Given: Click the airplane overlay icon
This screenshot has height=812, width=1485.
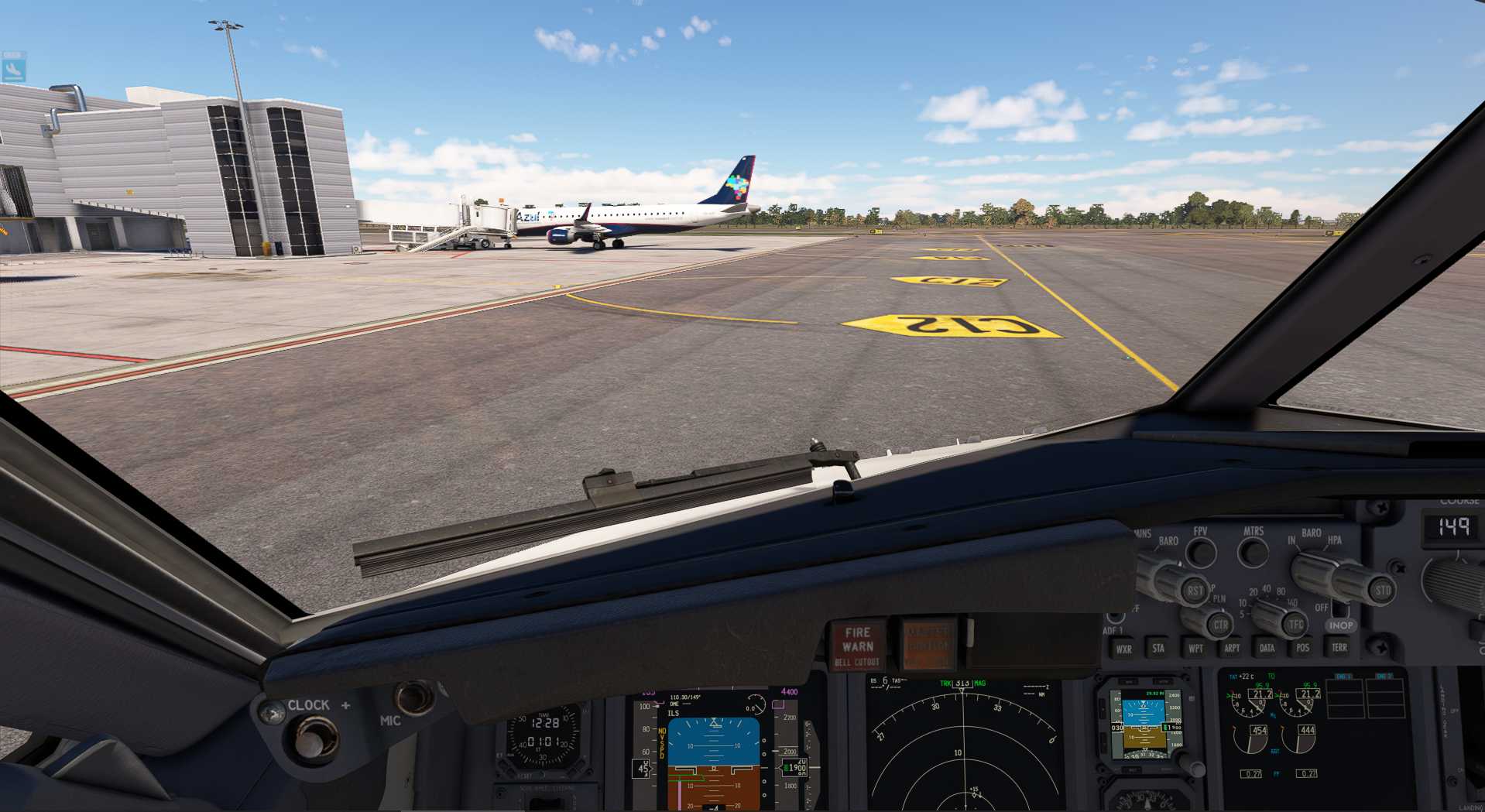Looking at the screenshot, I should tap(13, 67).
